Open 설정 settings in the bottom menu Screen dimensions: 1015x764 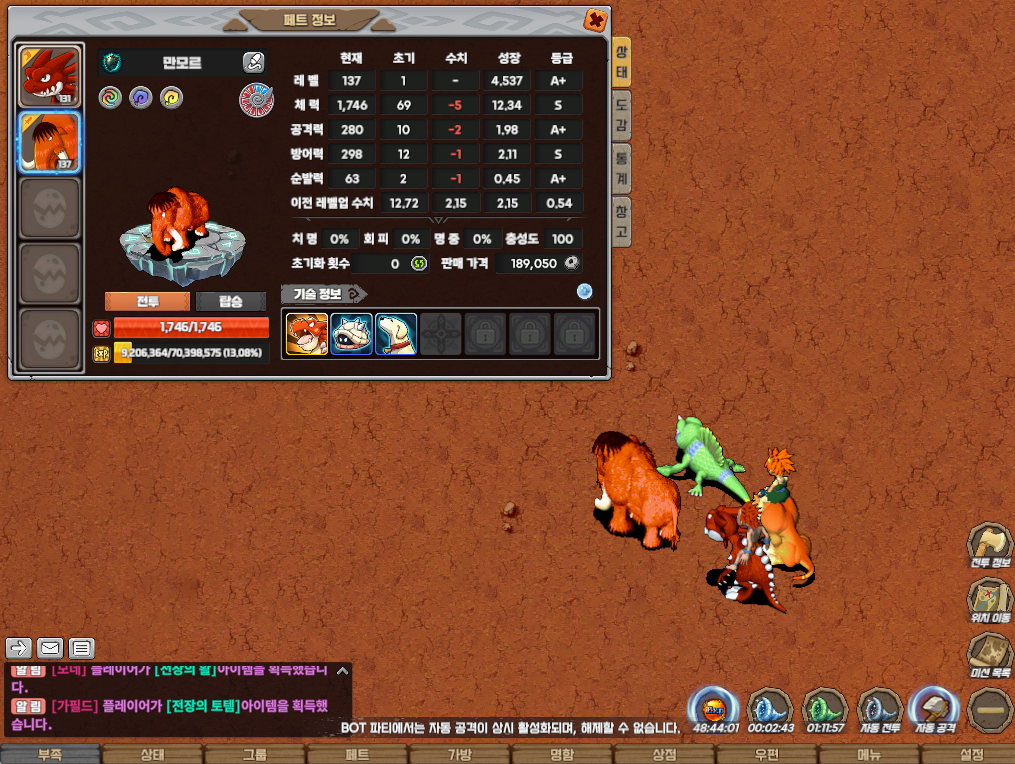pos(971,754)
